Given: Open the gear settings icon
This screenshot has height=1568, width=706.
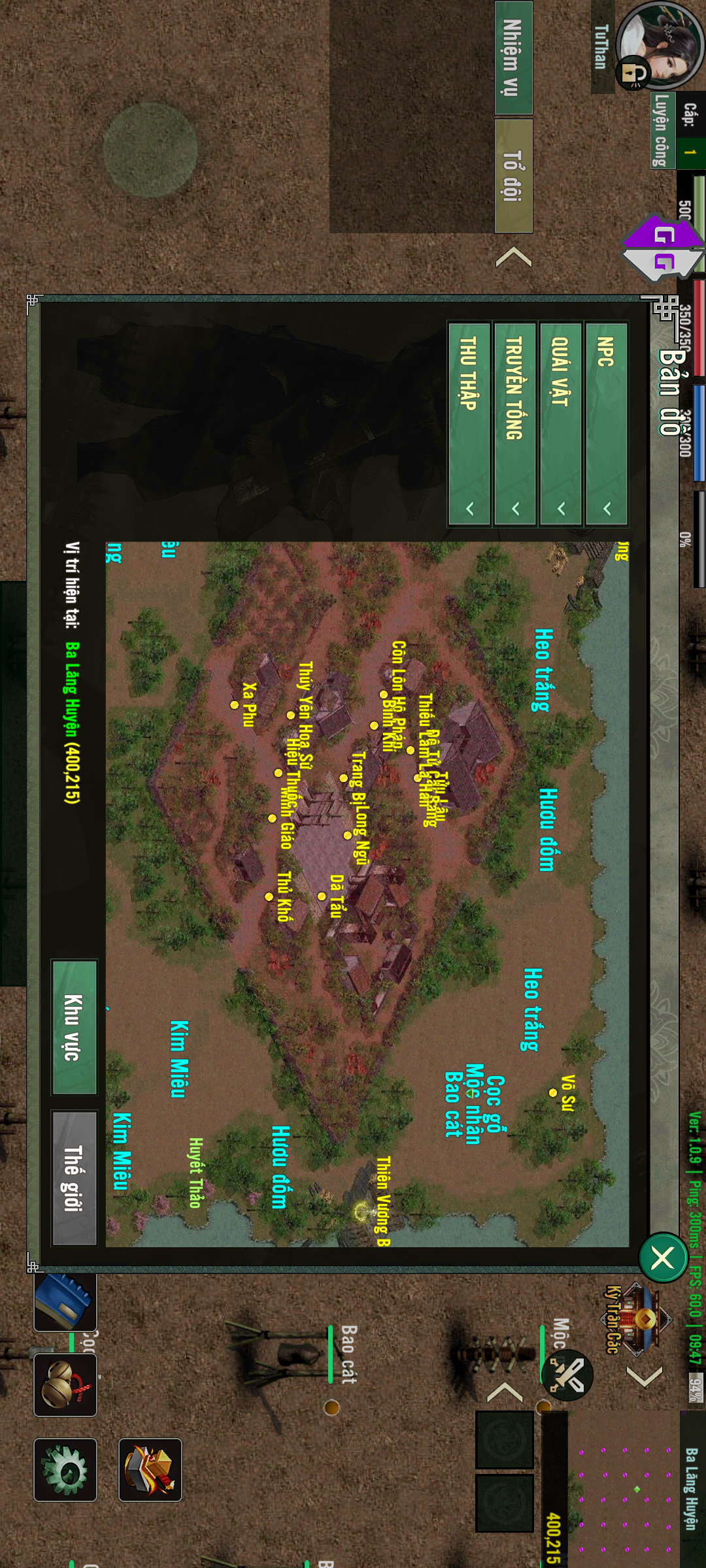Looking at the screenshot, I should (65, 1470).
